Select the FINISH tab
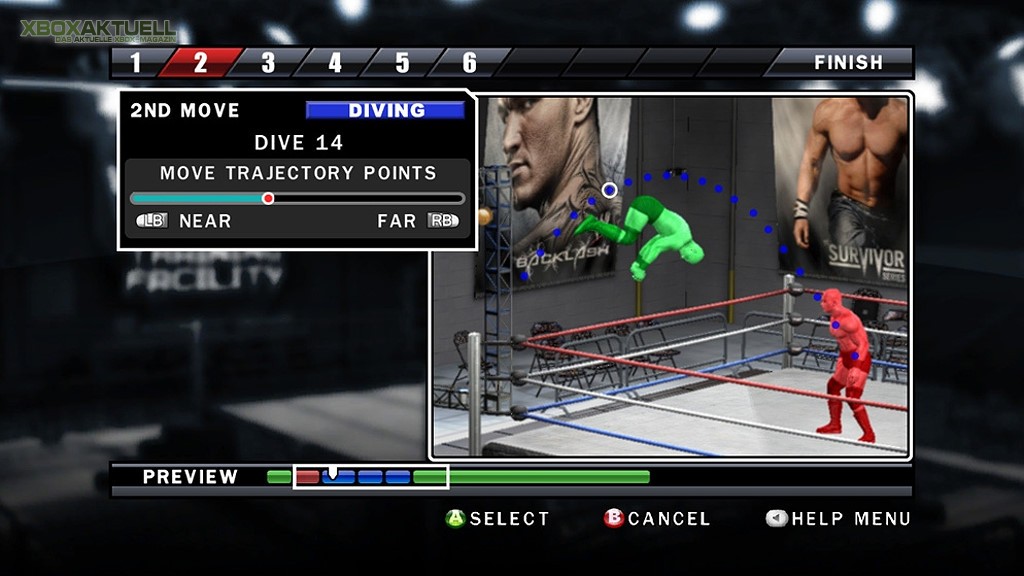1024x576 pixels. (847, 63)
